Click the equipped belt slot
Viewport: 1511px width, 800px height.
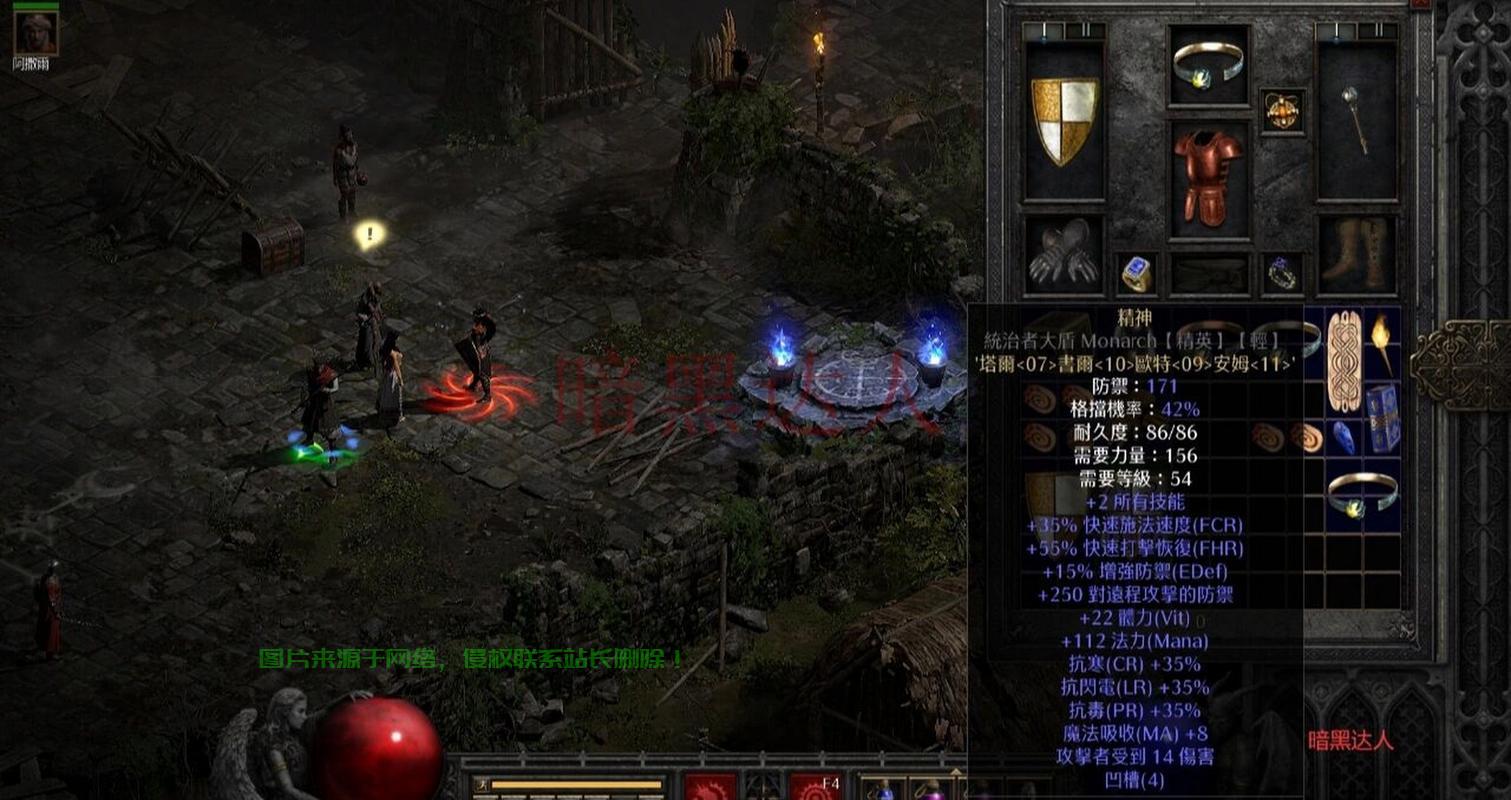click(x=1209, y=274)
